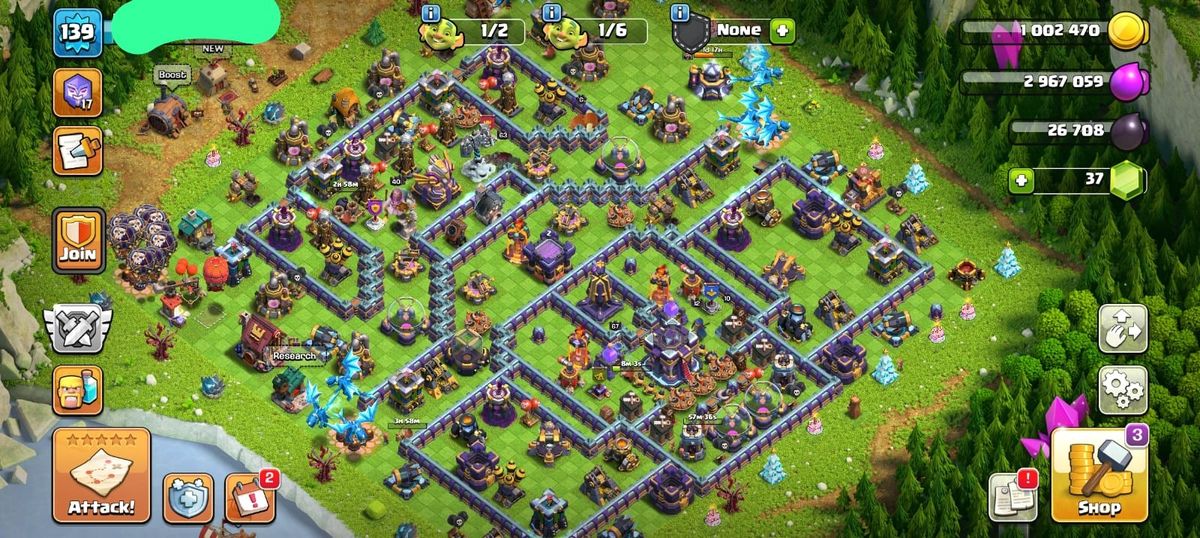Open the Shop

(1098, 474)
